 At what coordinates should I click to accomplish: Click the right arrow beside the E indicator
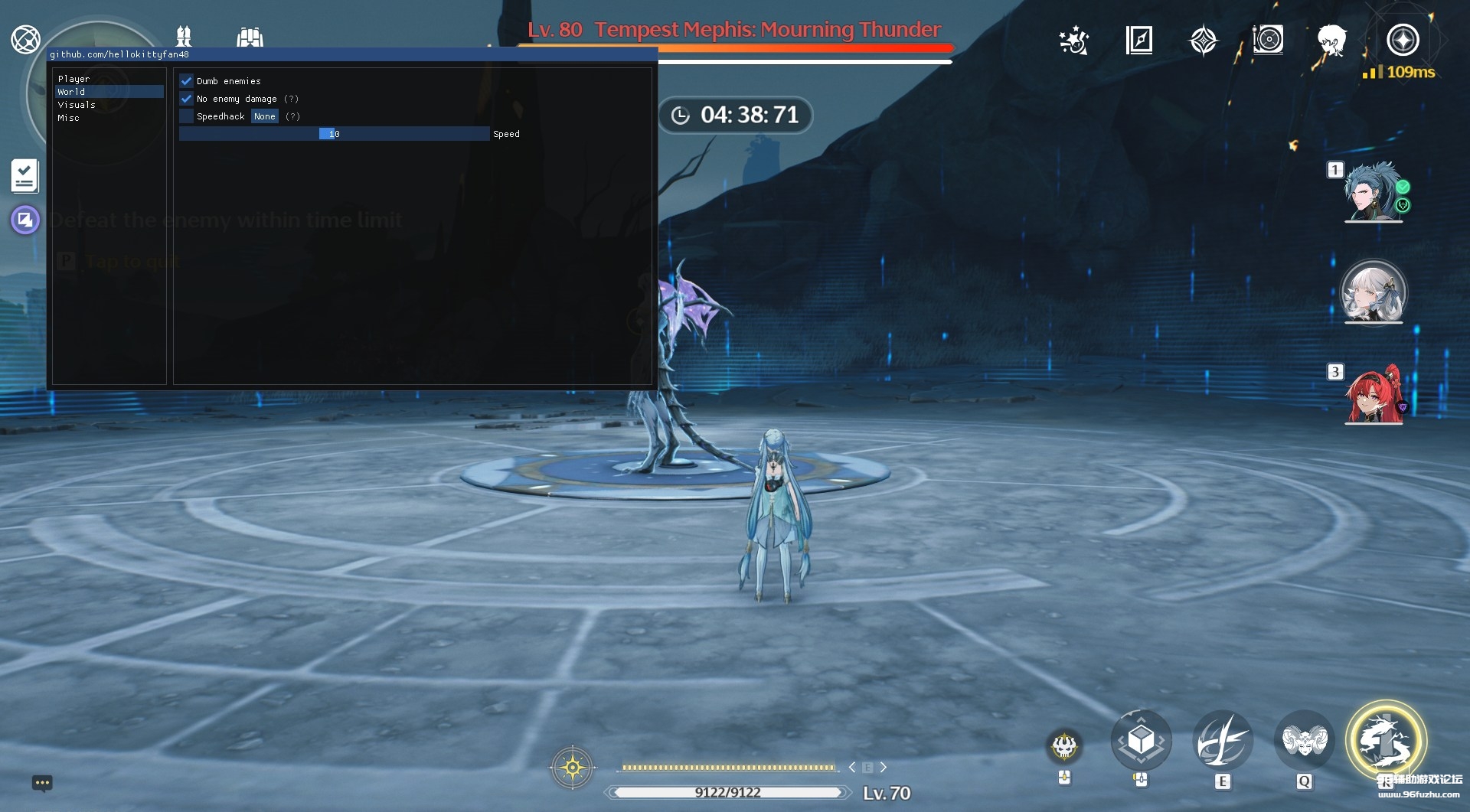point(884,767)
